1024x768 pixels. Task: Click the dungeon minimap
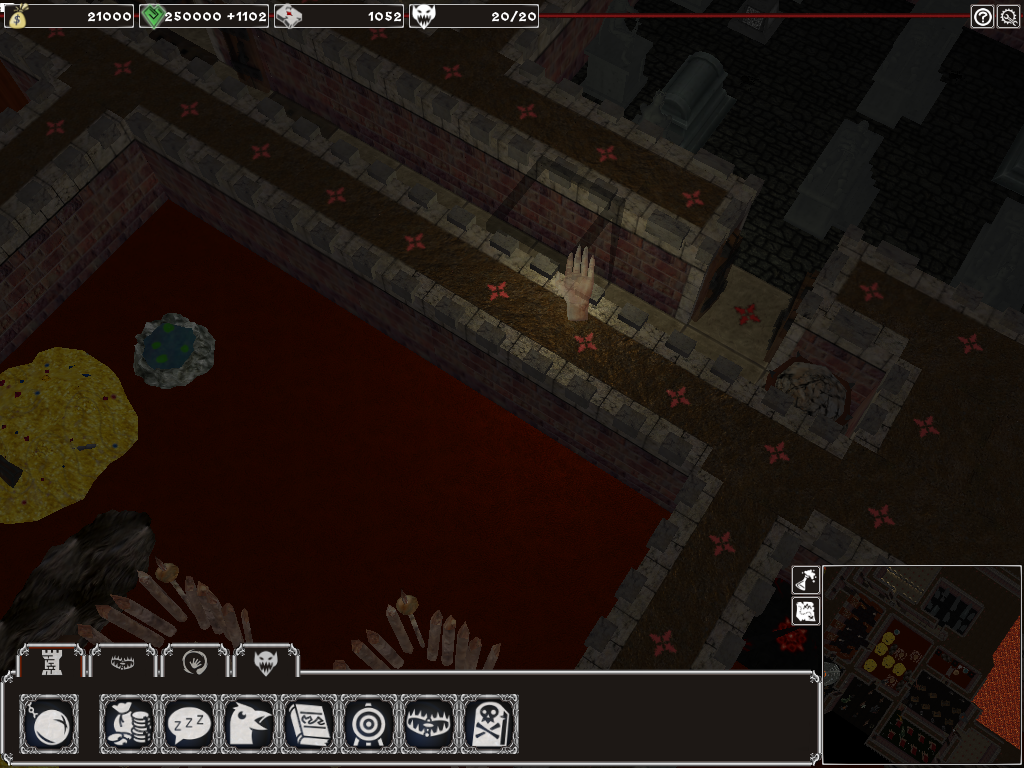[x=922, y=666]
